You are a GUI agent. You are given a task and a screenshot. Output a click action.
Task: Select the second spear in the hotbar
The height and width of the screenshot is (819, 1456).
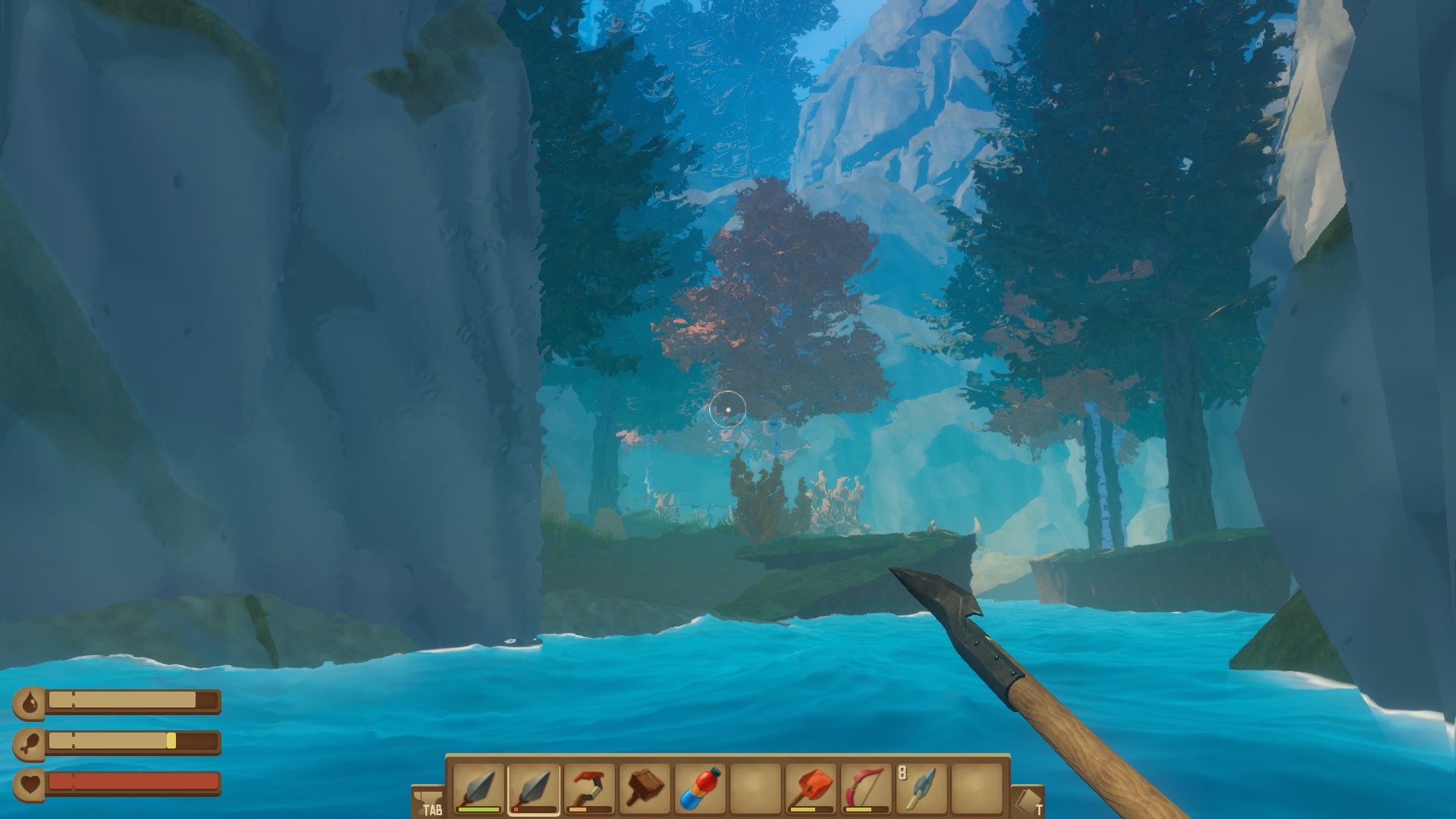pyautogui.click(x=535, y=786)
